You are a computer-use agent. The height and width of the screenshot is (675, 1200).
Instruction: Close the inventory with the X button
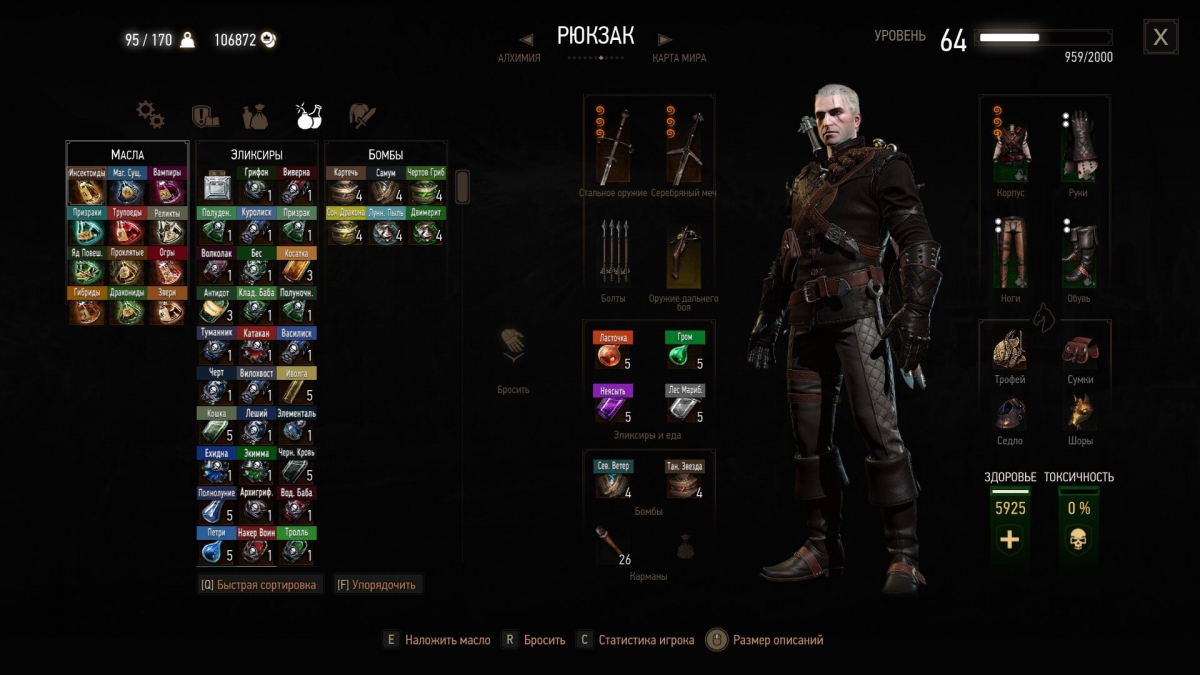1160,38
